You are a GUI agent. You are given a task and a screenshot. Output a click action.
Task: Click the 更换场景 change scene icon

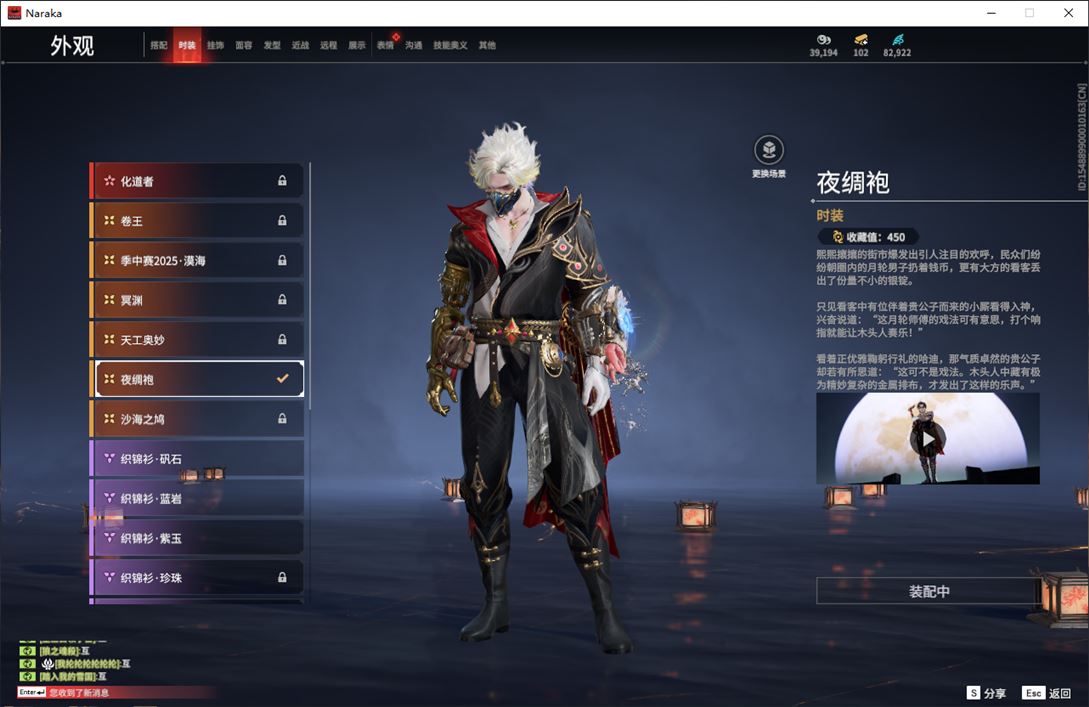768,151
